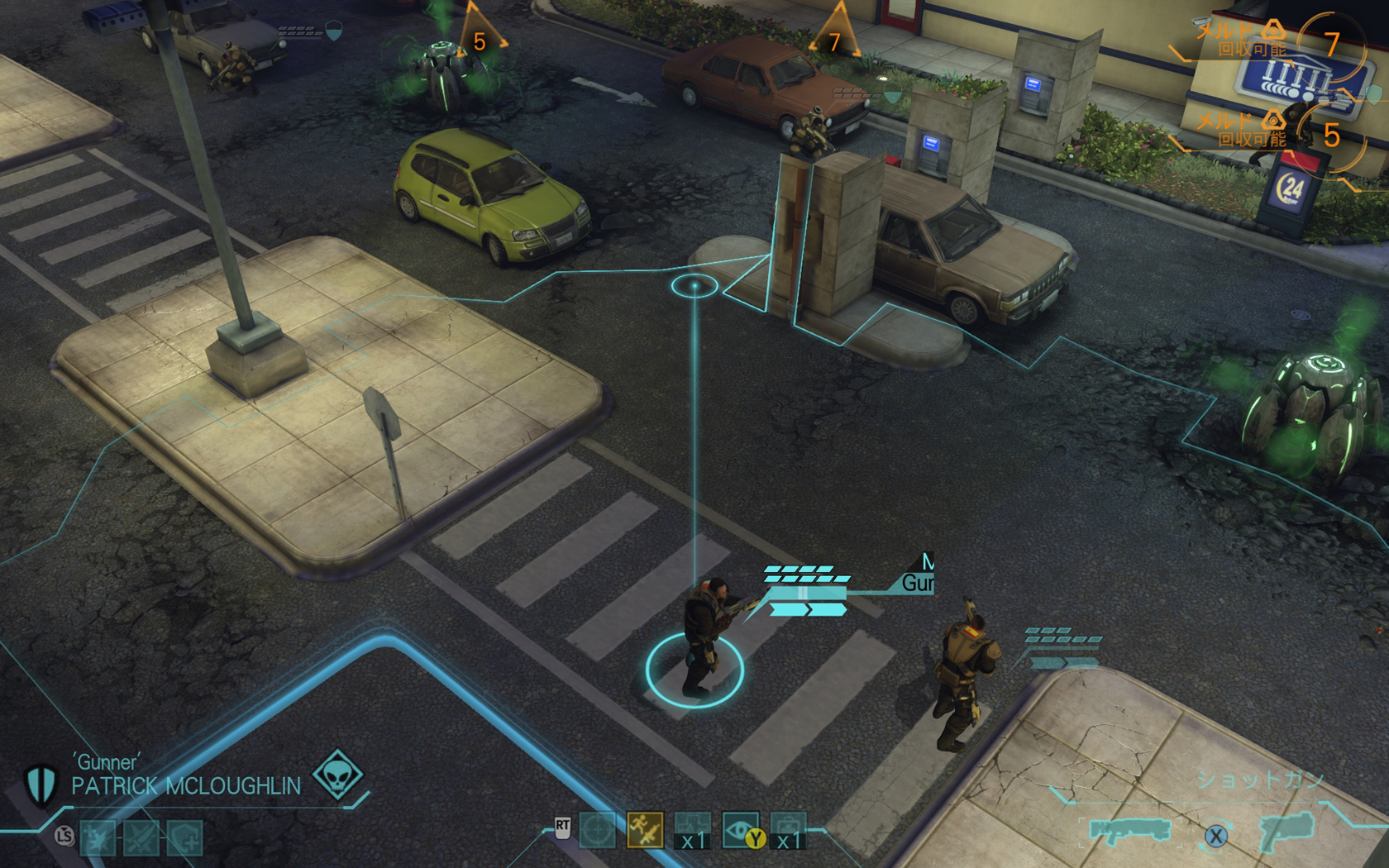1389x868 pixels.
Task: Select the crosshair fire weapon ability
Action: point(597,831)
